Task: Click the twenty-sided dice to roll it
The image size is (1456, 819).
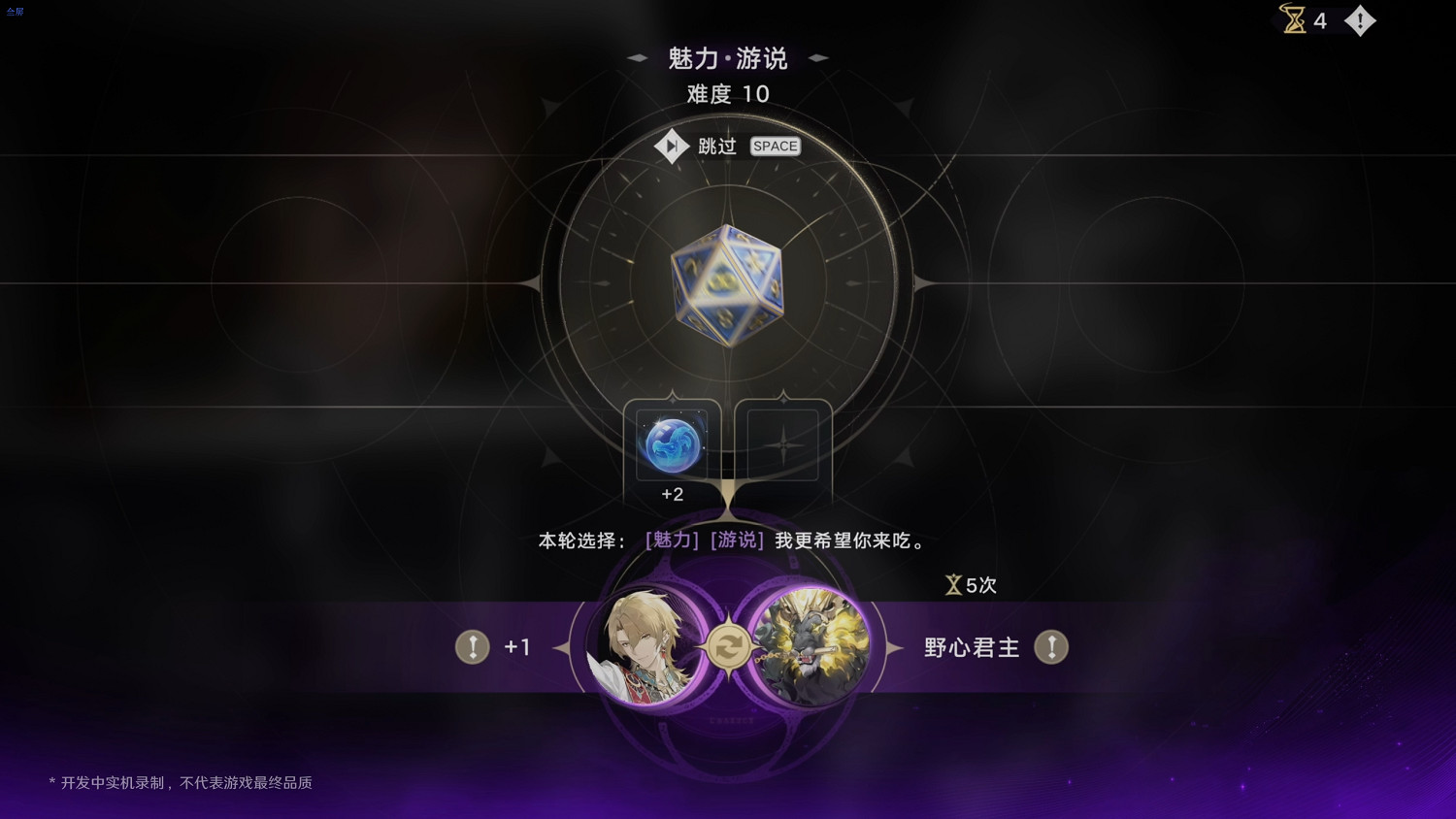Action: tap(726, 286)
